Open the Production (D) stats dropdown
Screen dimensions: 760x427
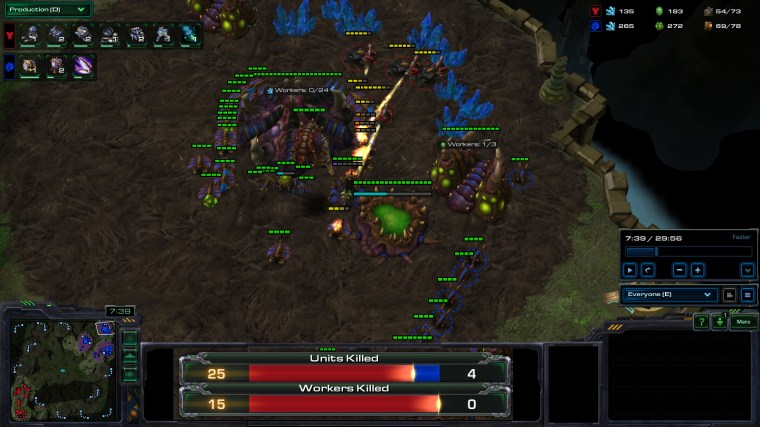click(x=47, y=10)
